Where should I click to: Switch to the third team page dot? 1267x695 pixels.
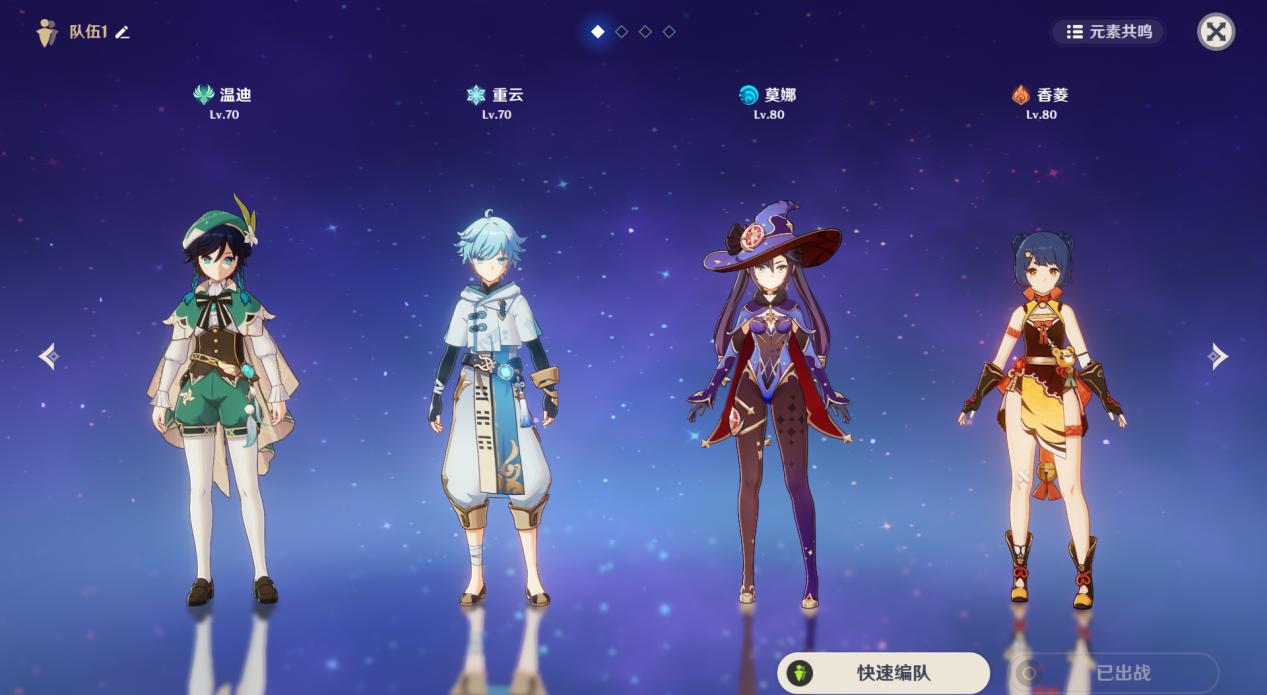point(646,32)
